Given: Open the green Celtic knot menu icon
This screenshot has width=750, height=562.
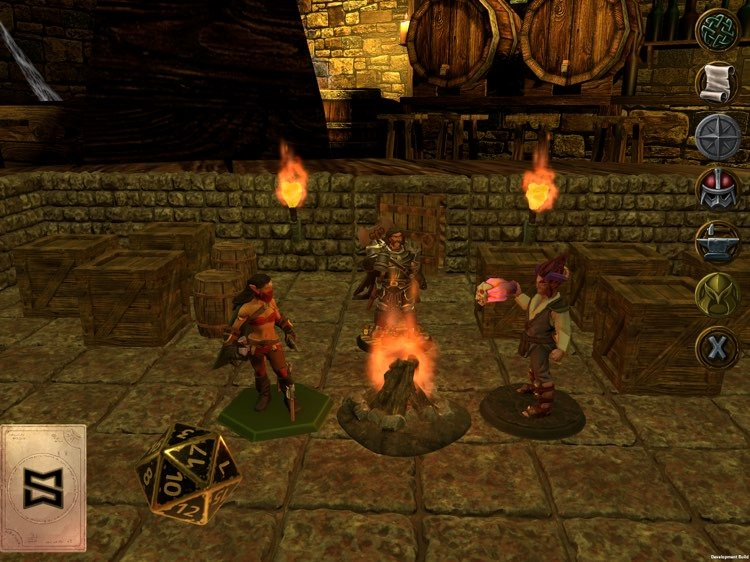Looking at the screenshot, I should pos(717,30).
